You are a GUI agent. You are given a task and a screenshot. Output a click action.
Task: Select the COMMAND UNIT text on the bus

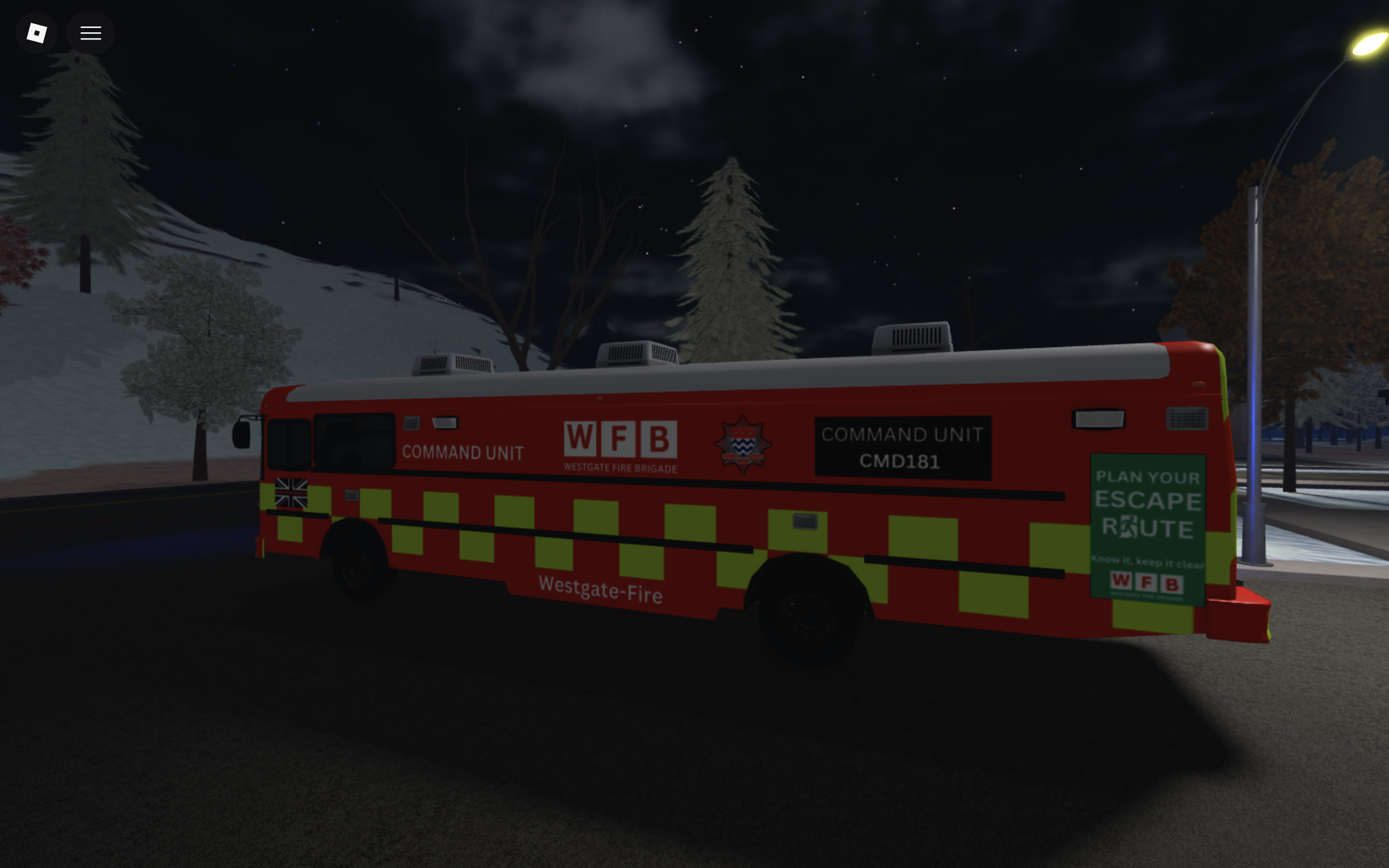click(x=463, y=452)
